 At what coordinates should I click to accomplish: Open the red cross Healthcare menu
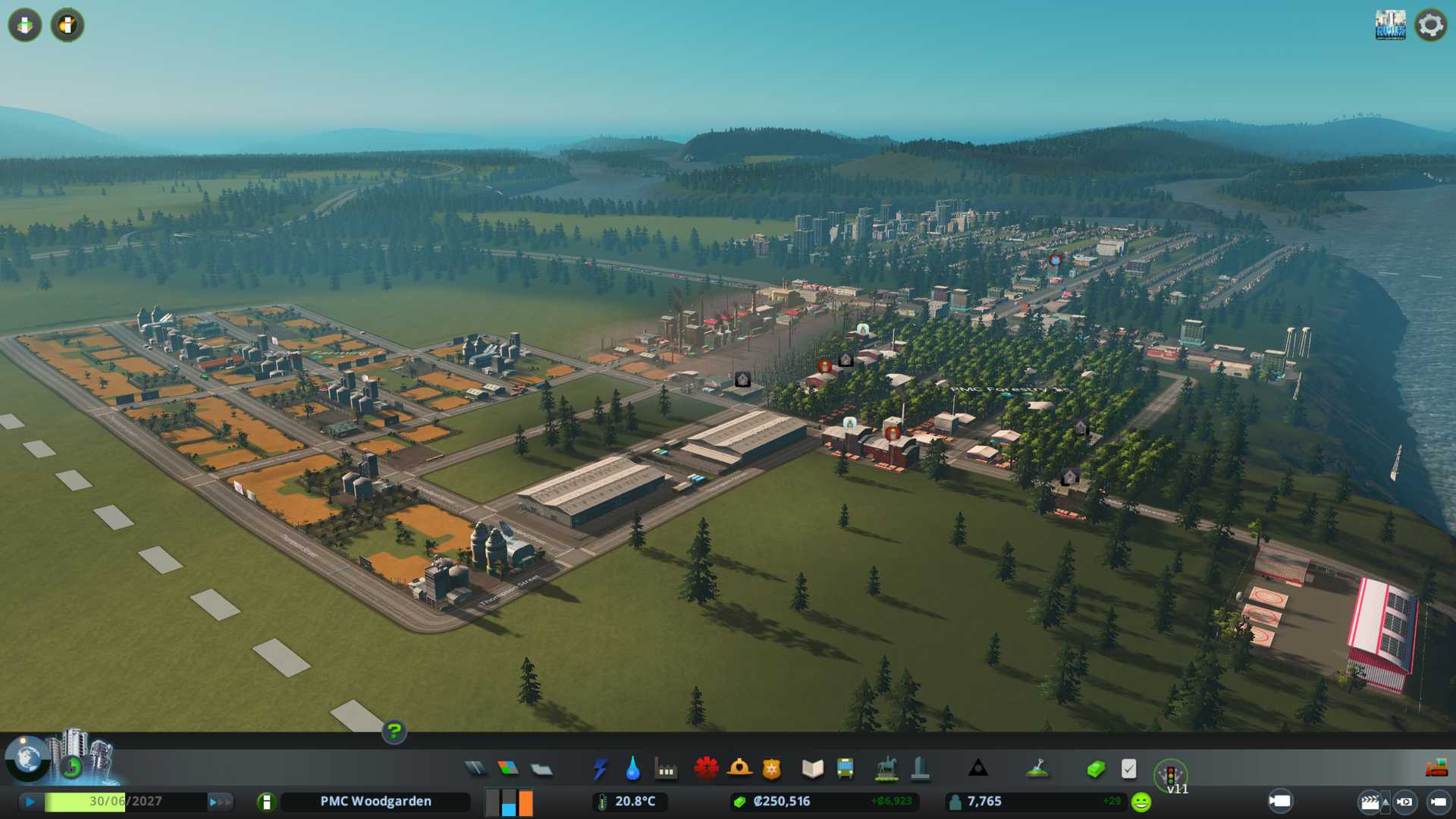point(706,769)
